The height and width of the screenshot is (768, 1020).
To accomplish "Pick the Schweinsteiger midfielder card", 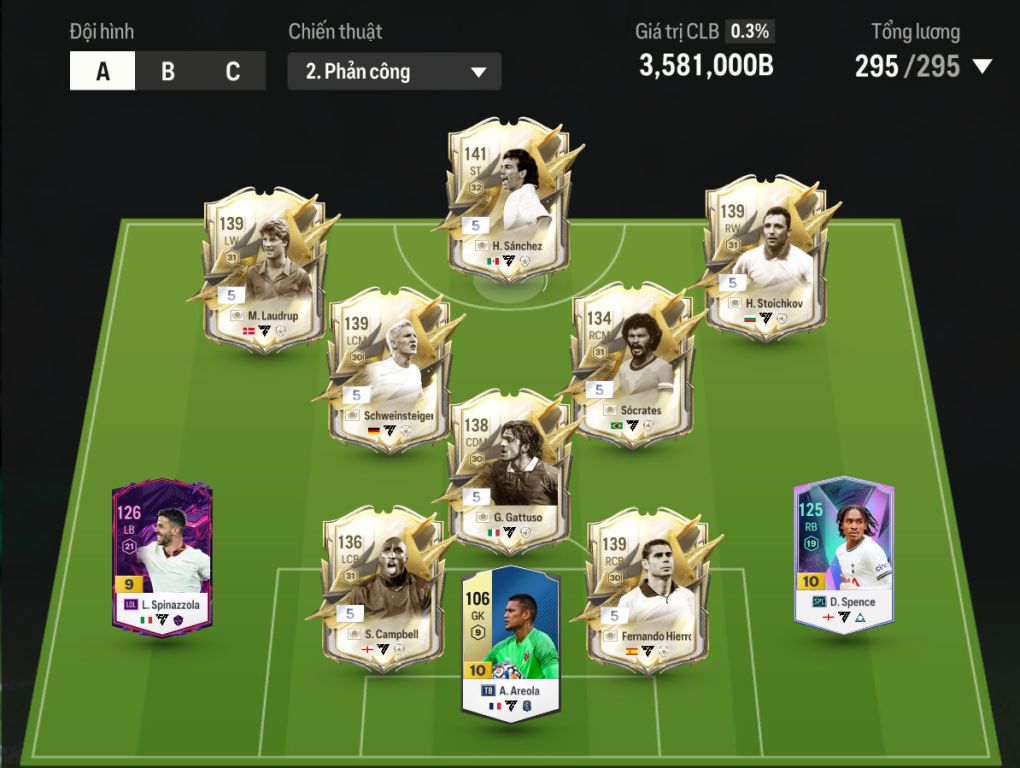I will click(x=389, y=370).
